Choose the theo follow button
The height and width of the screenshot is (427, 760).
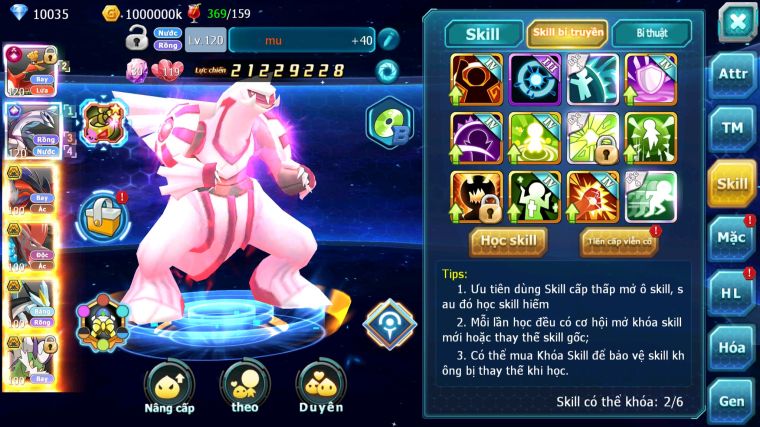[245, 386]
